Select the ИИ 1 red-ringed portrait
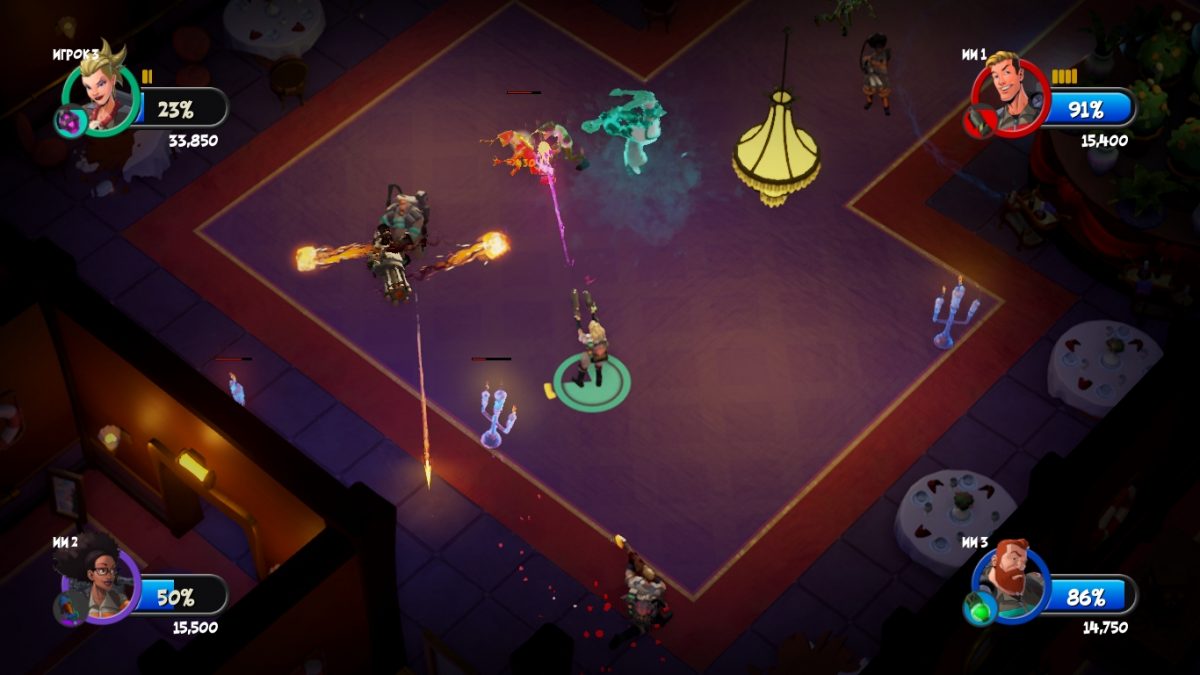 tap(1010, 93)
